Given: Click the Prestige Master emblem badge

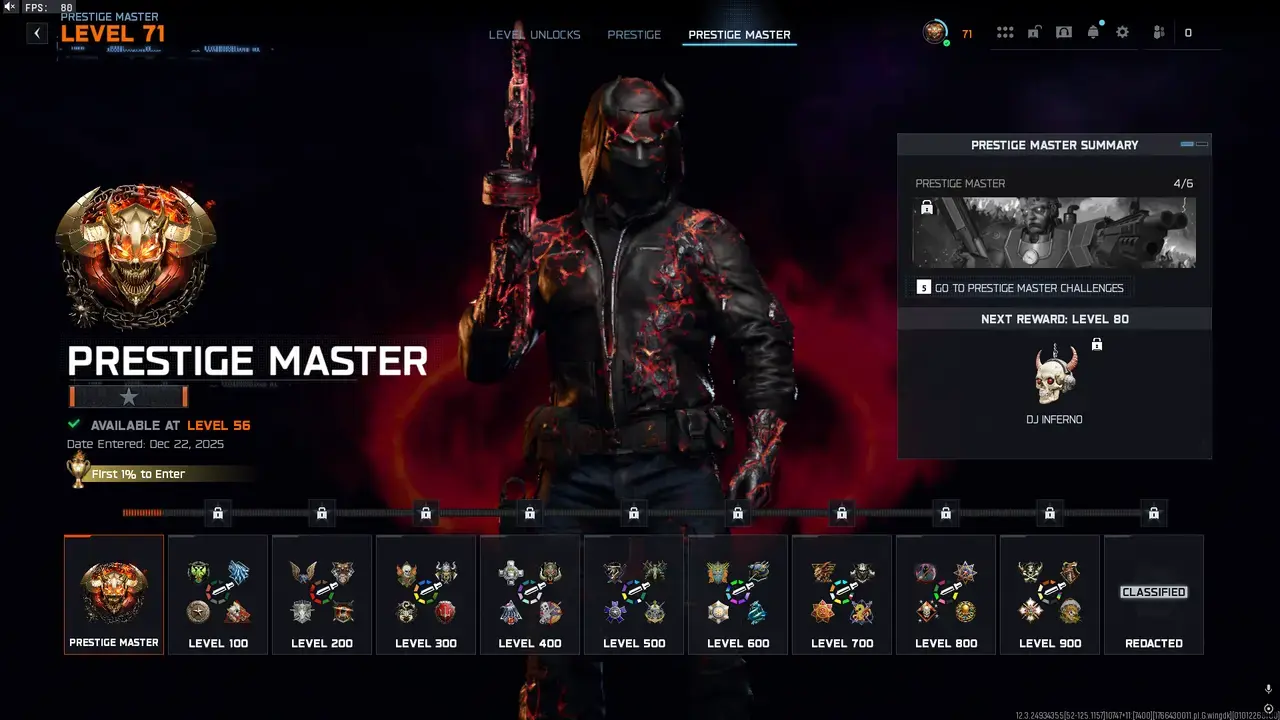Looking at the screenshot, I should click(136, 253).
